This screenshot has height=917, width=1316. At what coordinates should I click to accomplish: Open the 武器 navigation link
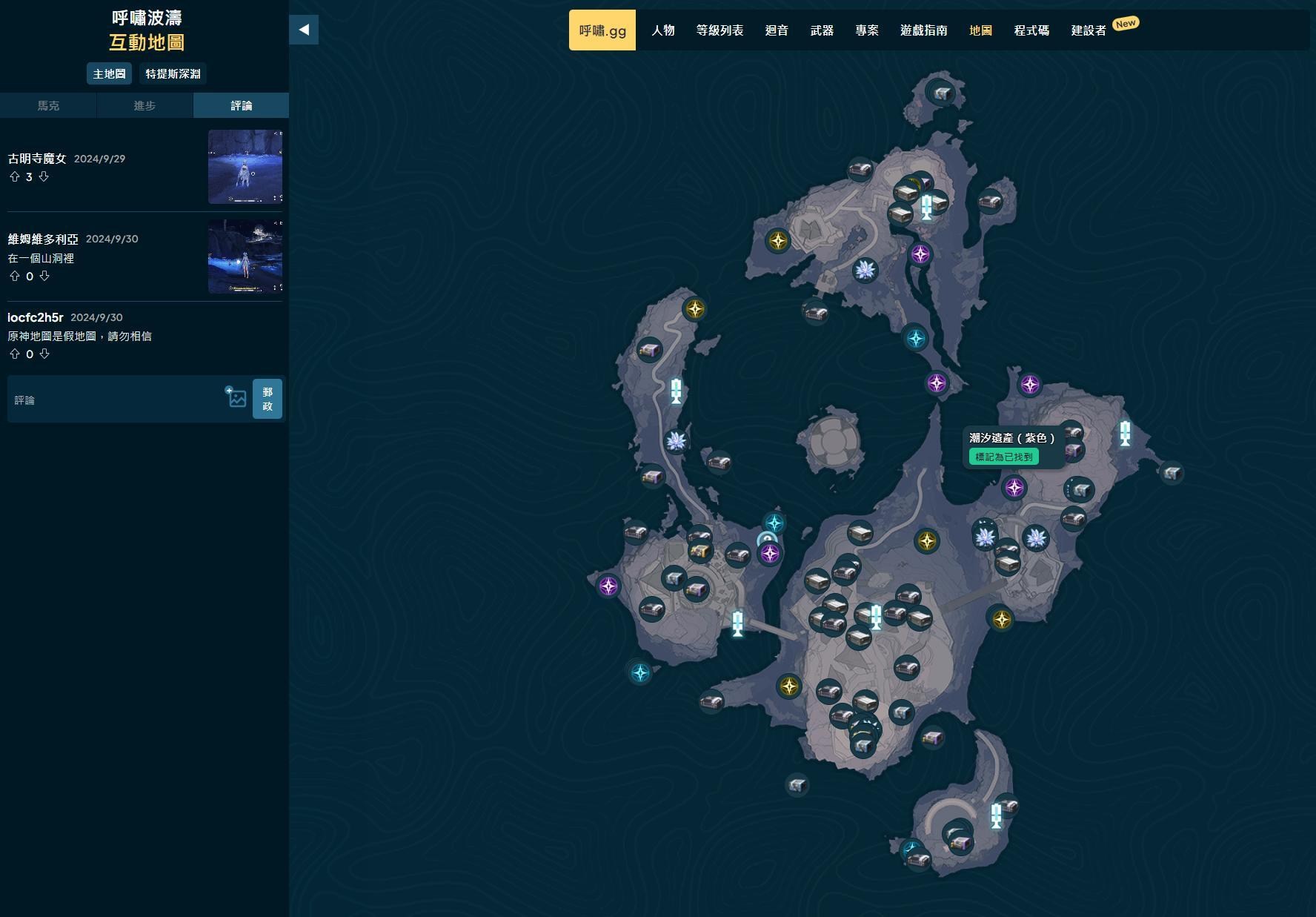pyautogui.click(x=822, y=30)
